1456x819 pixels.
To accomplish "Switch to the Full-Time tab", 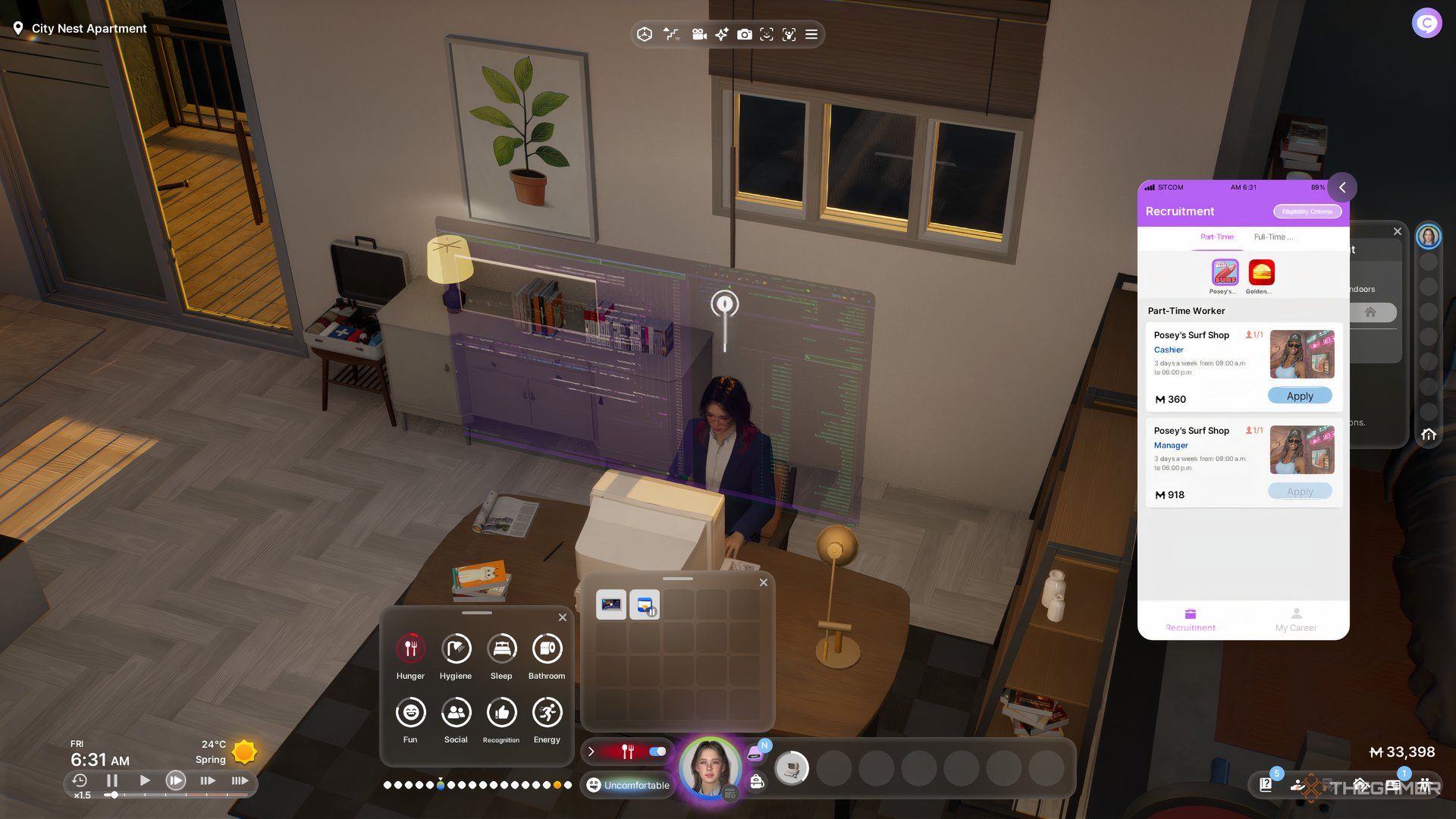I will (x=1273, y=237).
